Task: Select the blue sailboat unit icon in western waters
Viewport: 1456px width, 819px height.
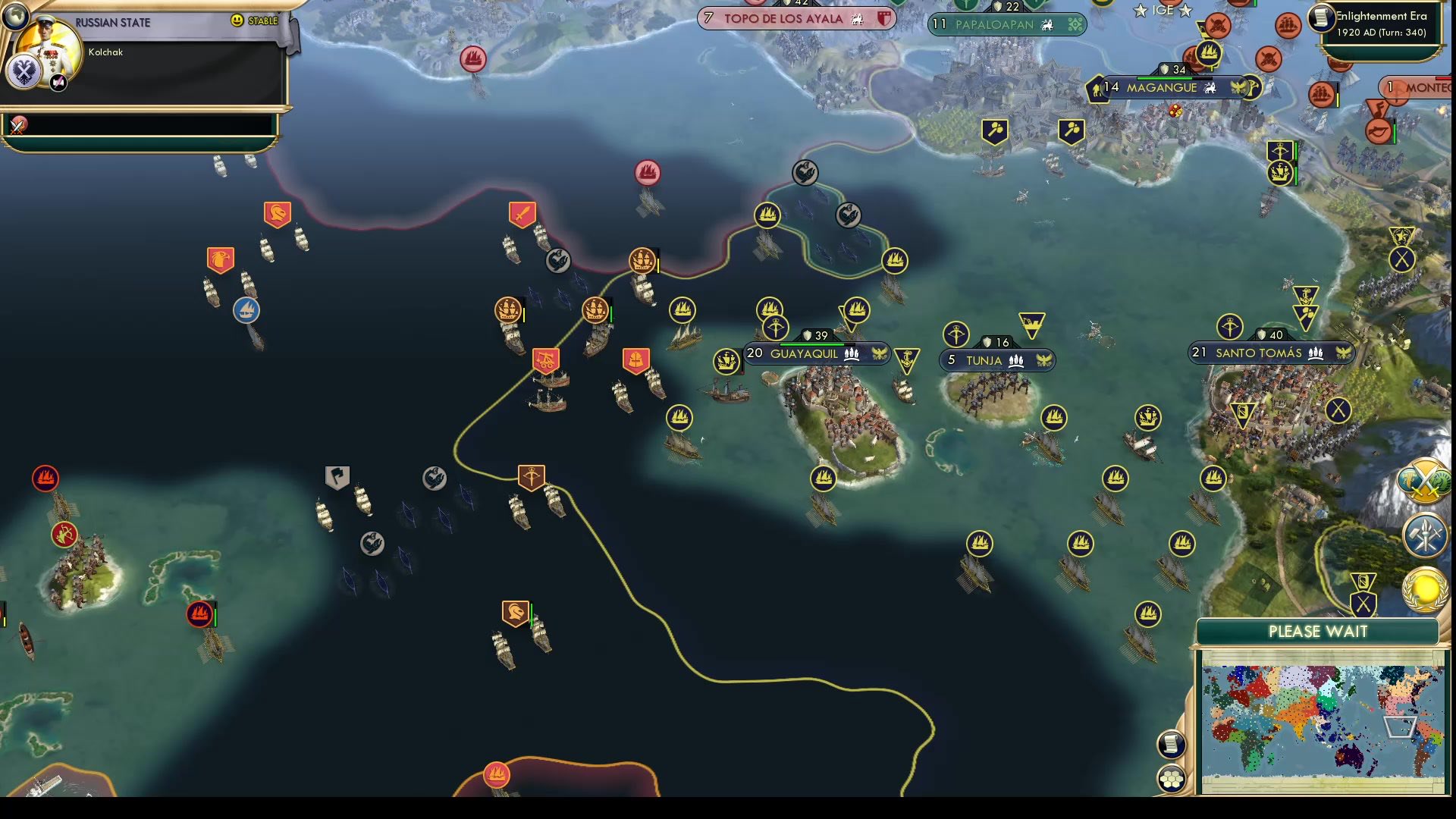Action: click(x=246, y=309)
